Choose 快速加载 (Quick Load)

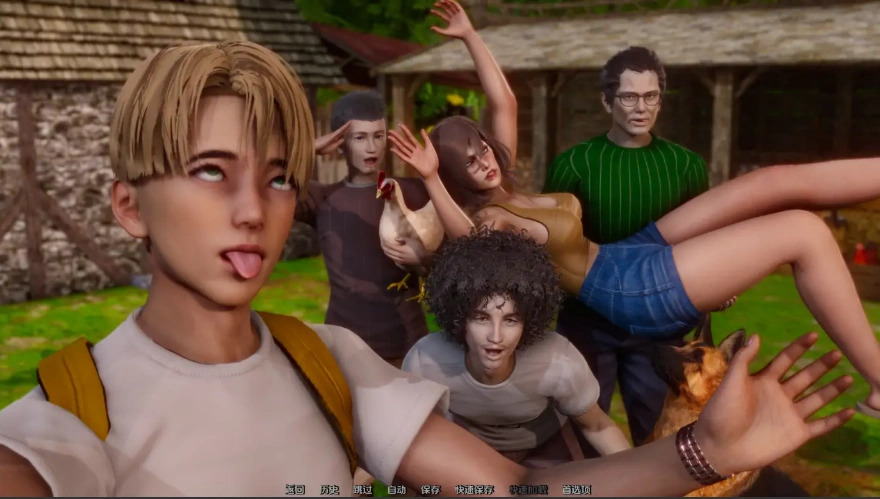528,490
